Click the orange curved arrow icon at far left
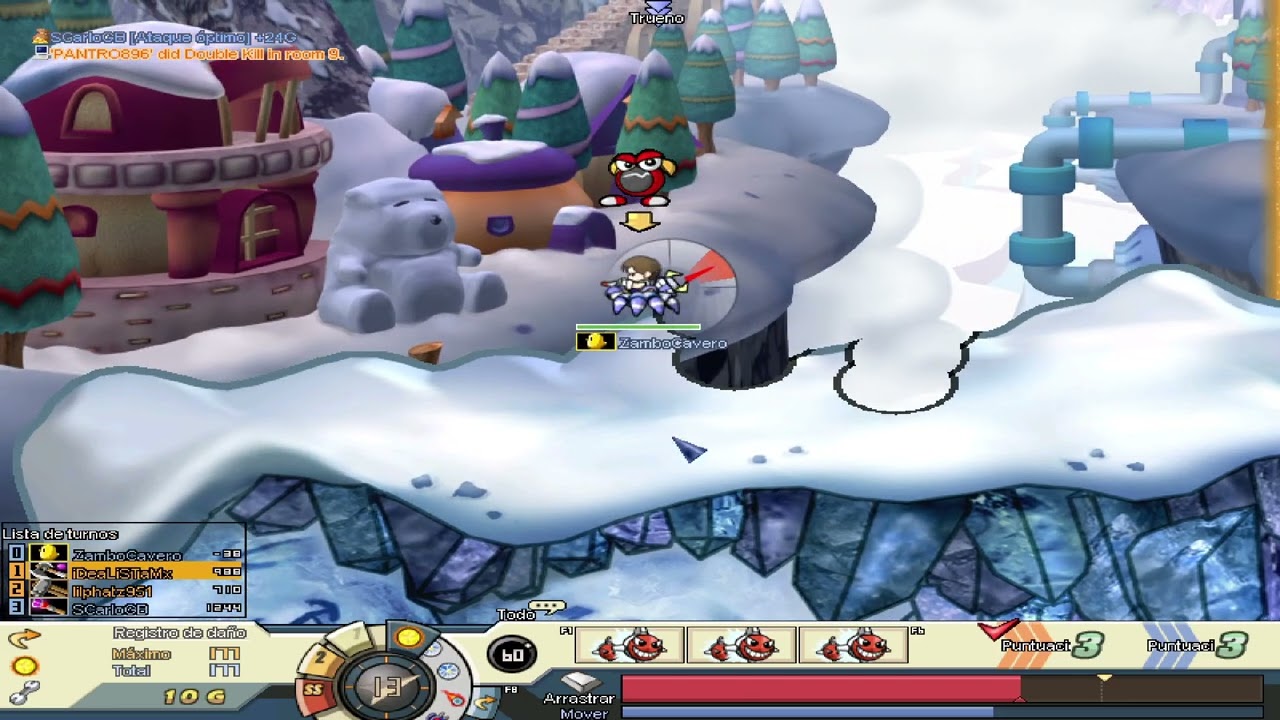The image size is (1280, 720). (24, 637)
